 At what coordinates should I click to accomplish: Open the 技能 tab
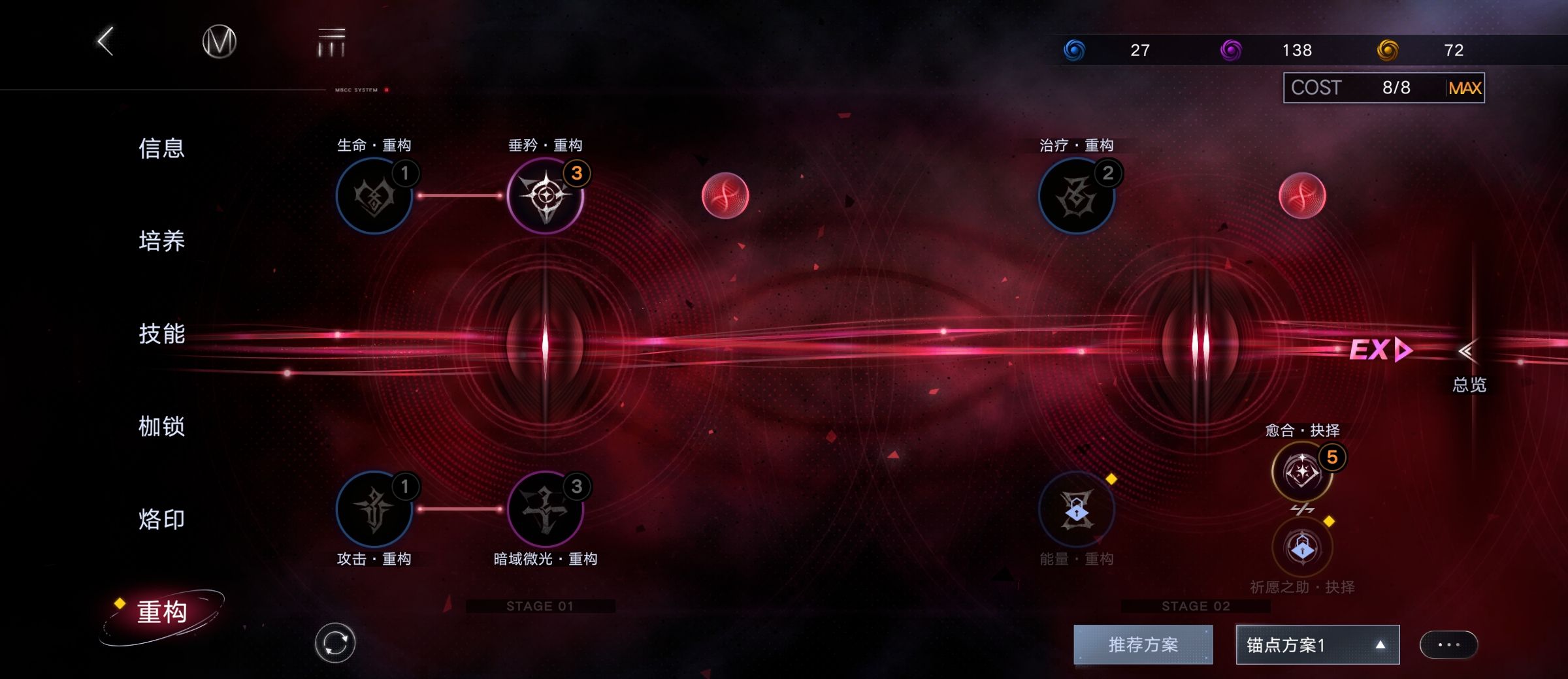click(161, 334)
